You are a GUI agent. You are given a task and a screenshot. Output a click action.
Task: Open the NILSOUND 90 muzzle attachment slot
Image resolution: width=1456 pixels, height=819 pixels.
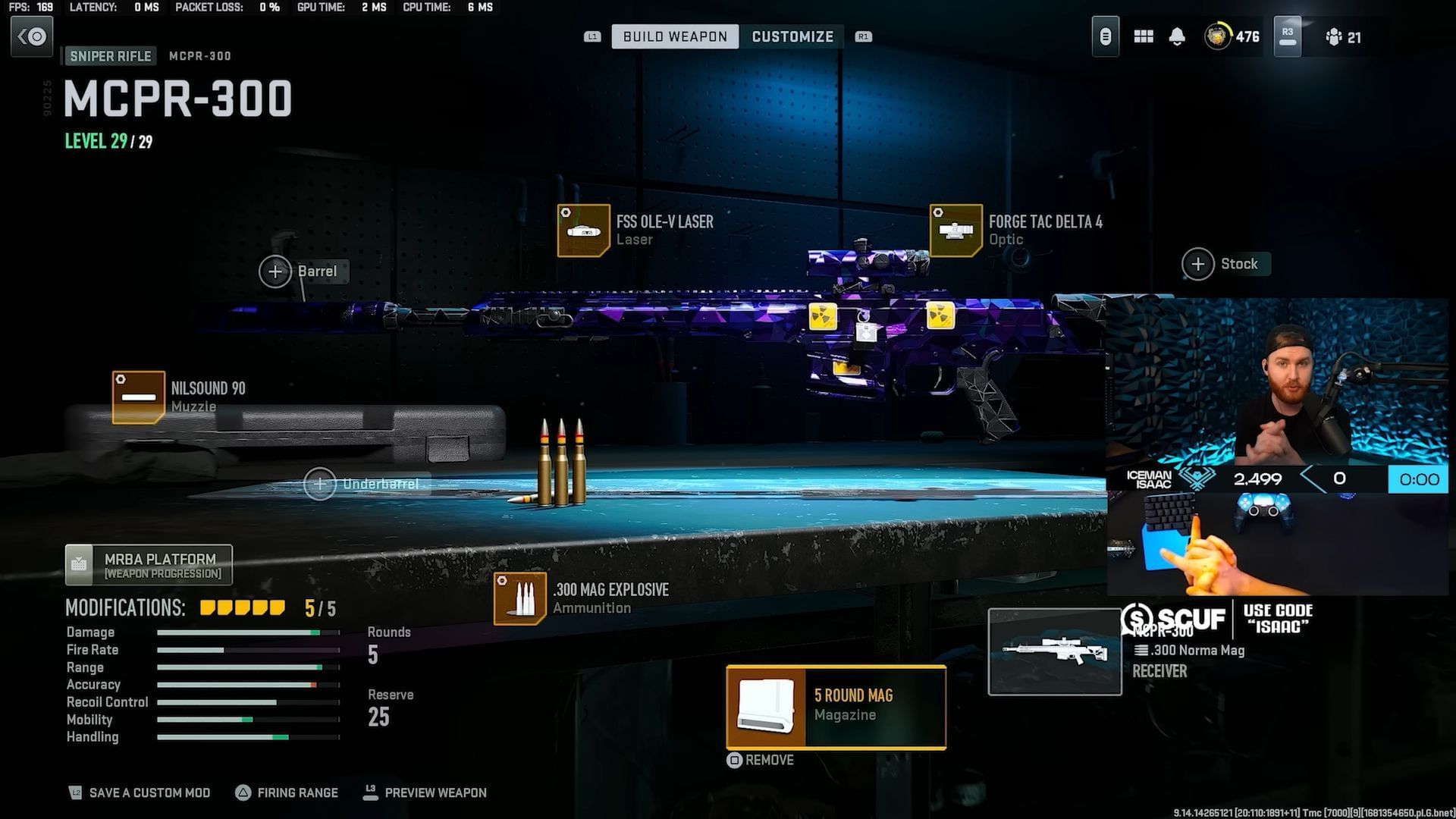138,395
